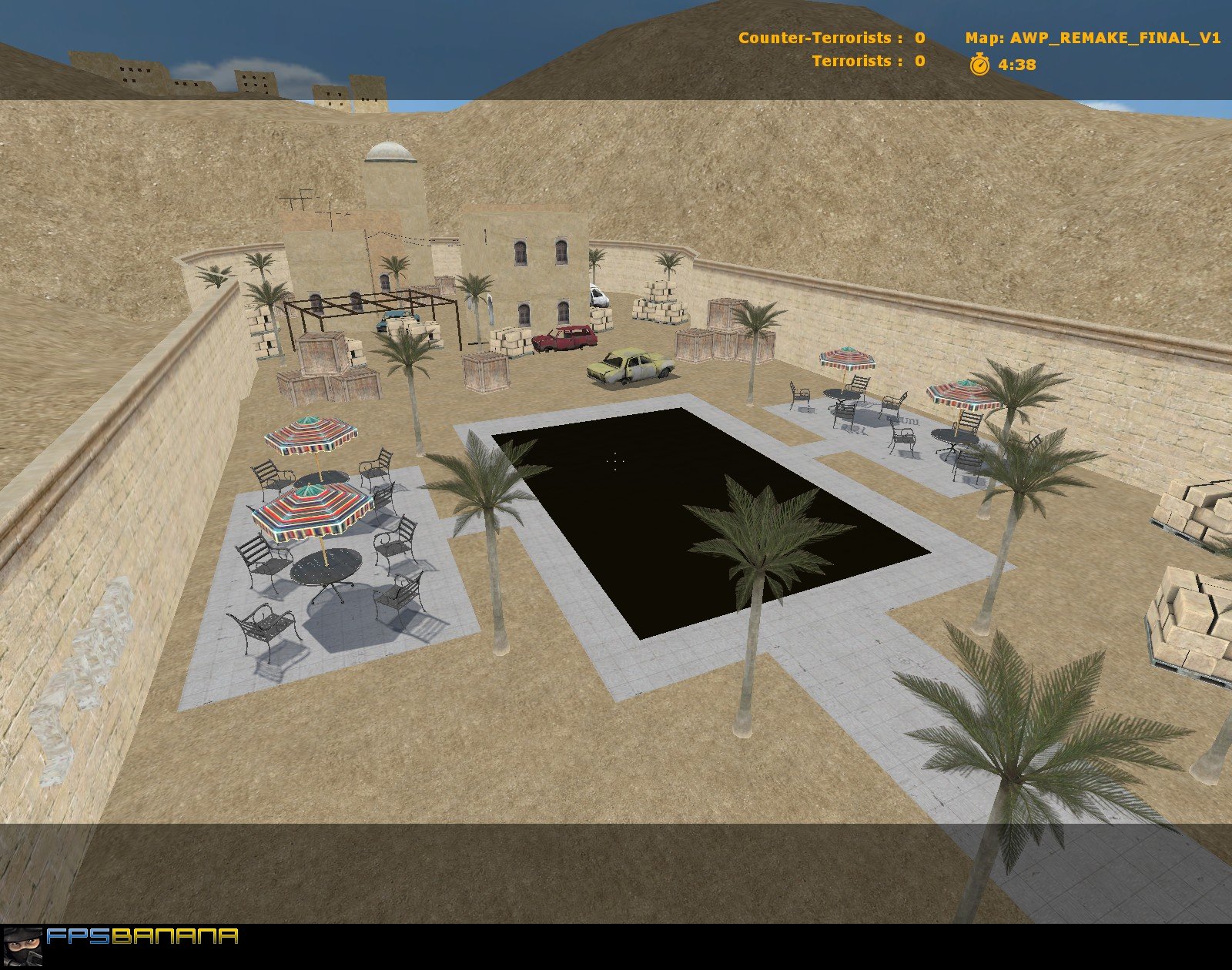Click the Counter-Terrorists HUD text line
The image size is (1232, 970).
826,36
